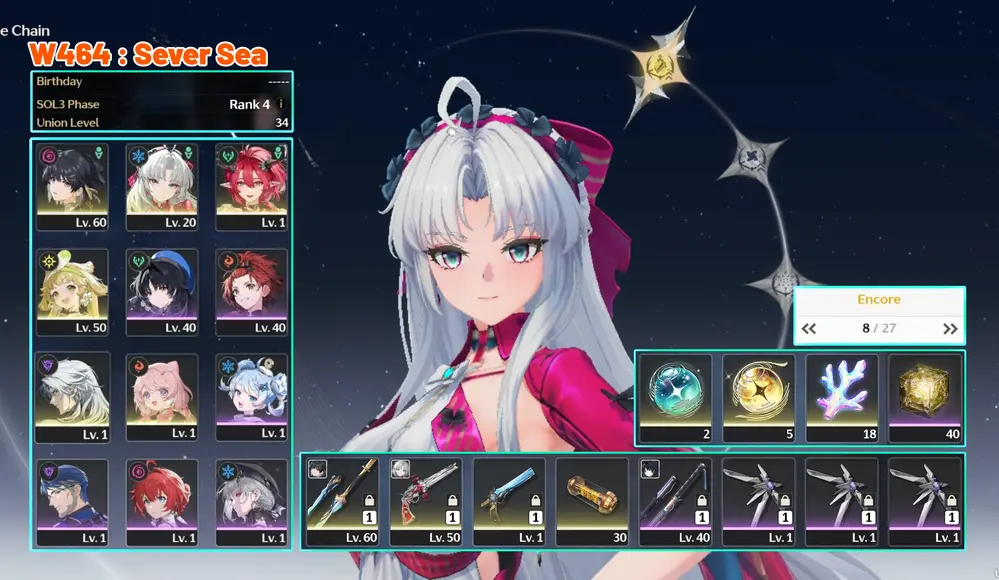
Task: Select the white-haired Lv. 20 character portrait
Action: 162,186
